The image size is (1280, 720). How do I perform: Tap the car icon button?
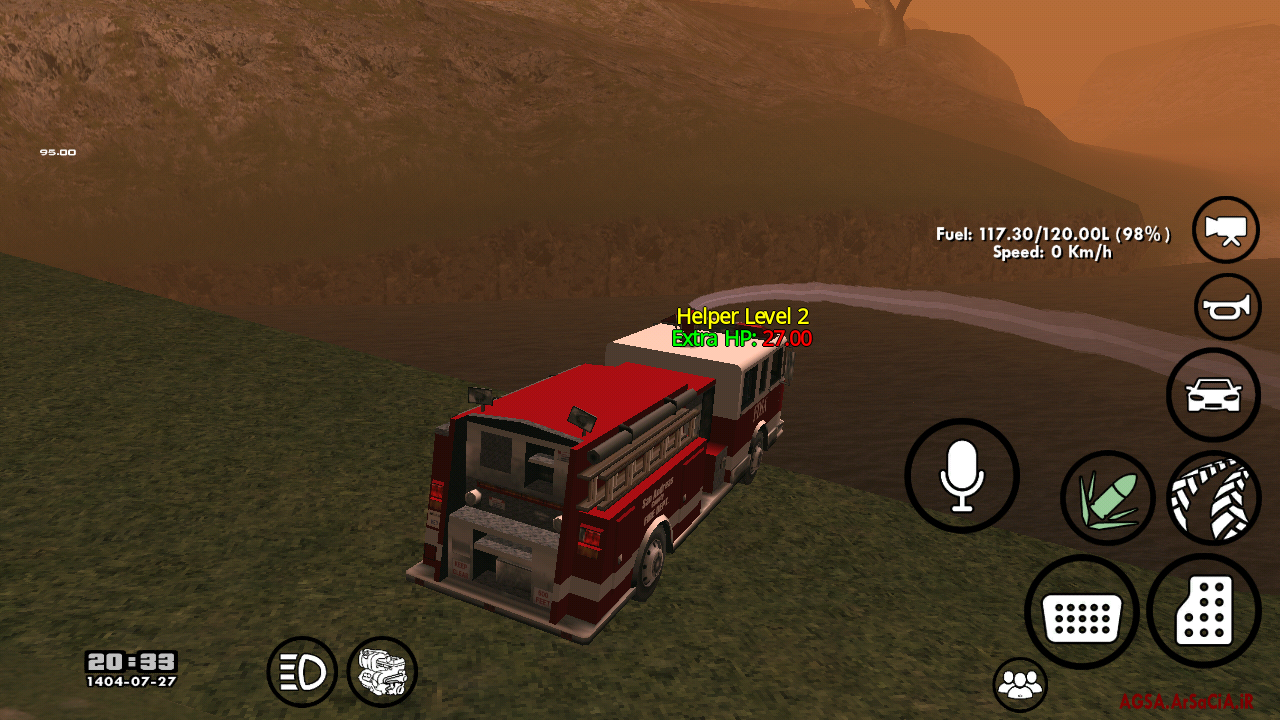pyautogui.click(x=1213, y=395)
